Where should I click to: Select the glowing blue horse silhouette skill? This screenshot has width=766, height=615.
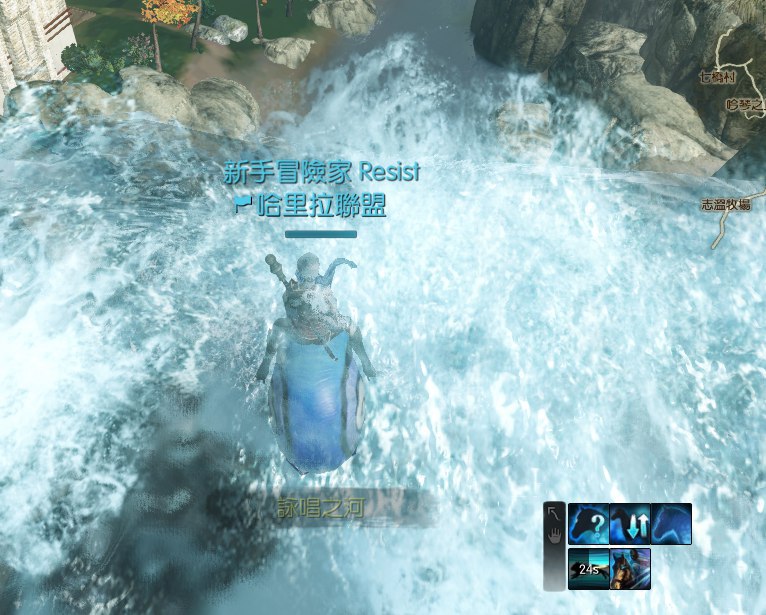pos(671,523)
